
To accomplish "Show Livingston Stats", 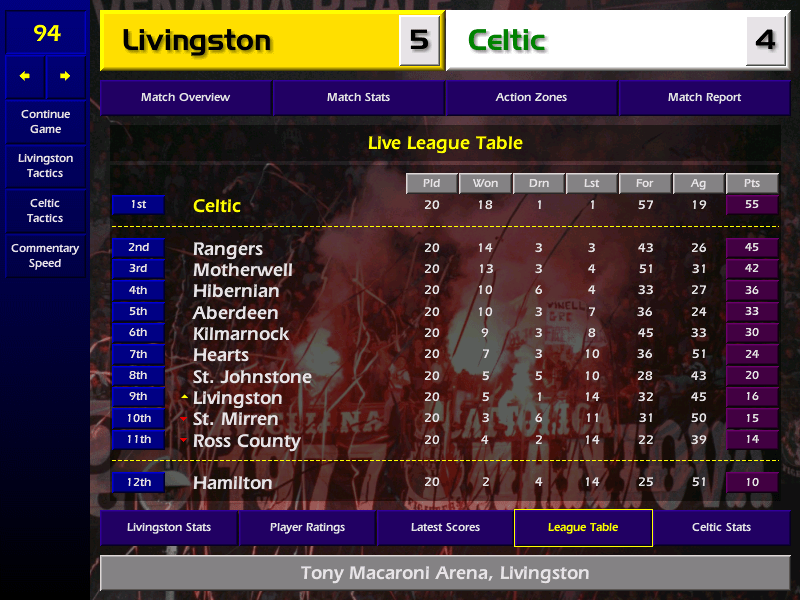I will click(x=168, y=527).
